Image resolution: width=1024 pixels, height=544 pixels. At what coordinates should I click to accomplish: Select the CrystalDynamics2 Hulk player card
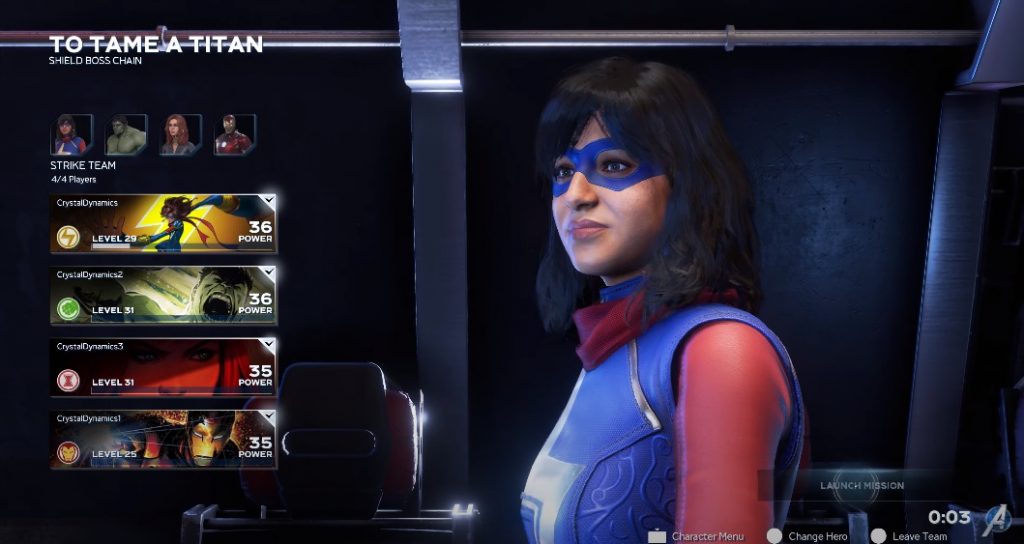point(163,295)
